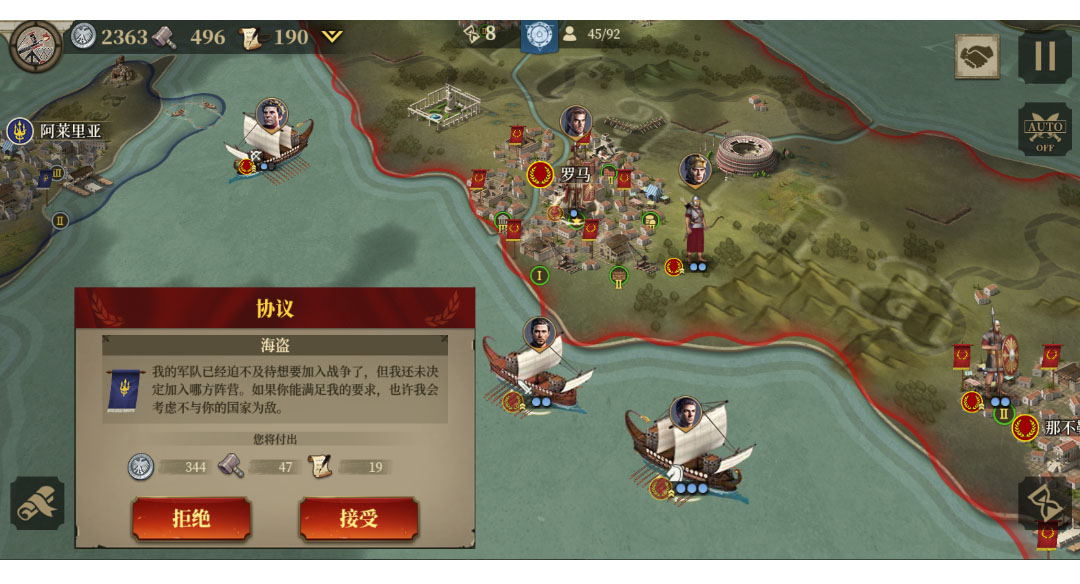This screenshot has width=1080, height=584.
Task: Toggle AUTO battle mode
Action: point(1044,130)
